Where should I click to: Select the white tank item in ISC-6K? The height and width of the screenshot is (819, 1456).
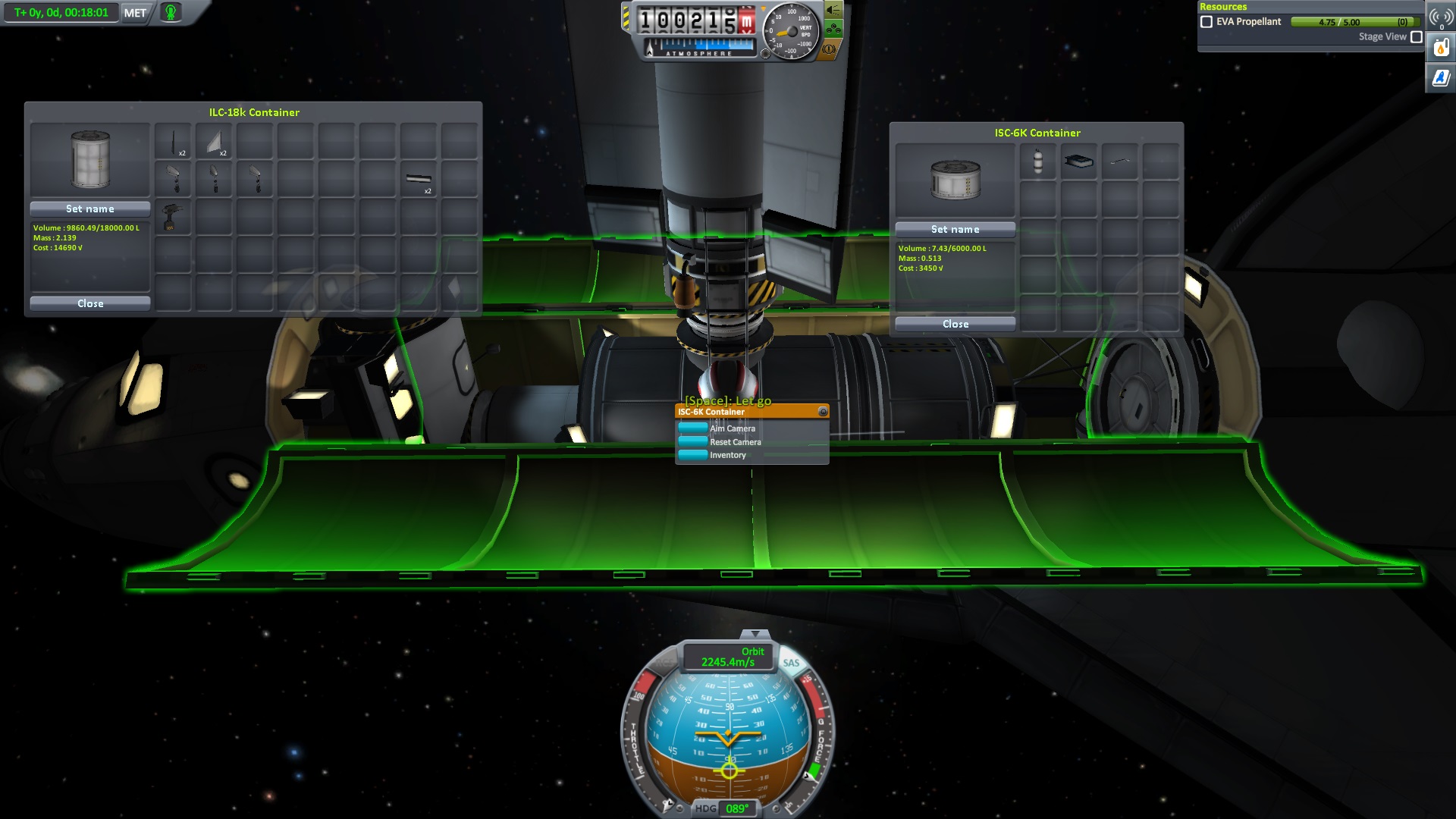point(1037,161)
